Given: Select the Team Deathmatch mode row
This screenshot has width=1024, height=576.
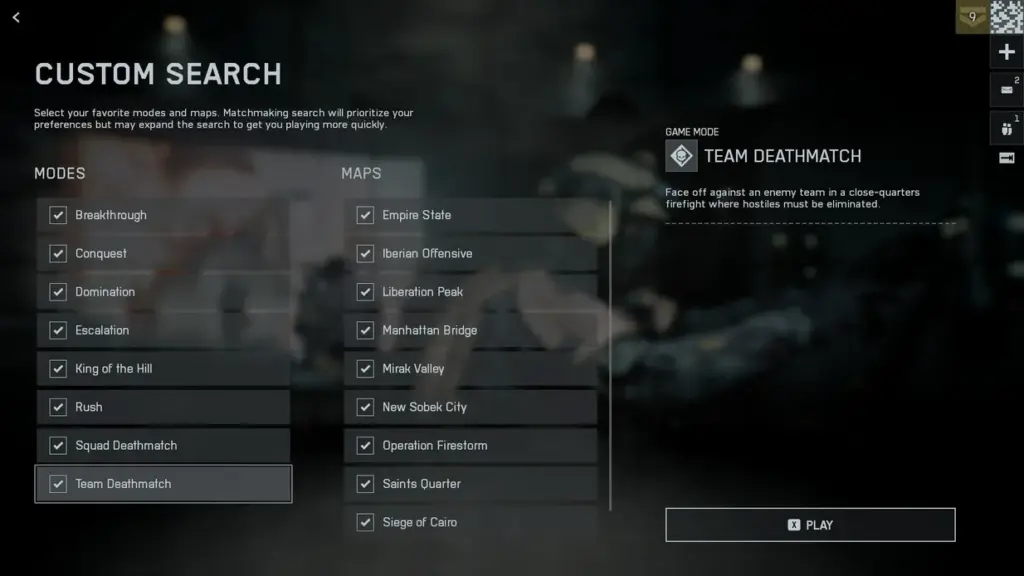Looking at the screenshot, I should pyautogui.click(x=164, y=484).
